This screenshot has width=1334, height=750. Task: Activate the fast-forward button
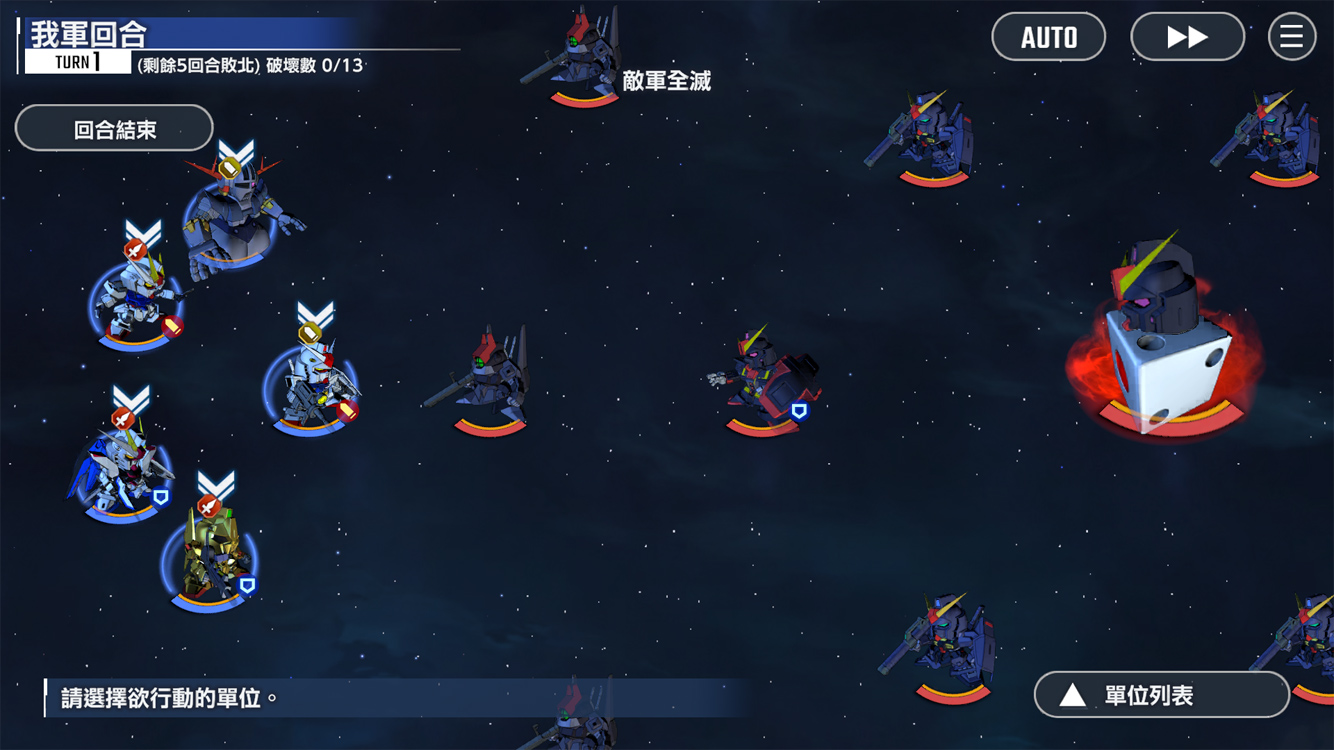click(1187, 37)
